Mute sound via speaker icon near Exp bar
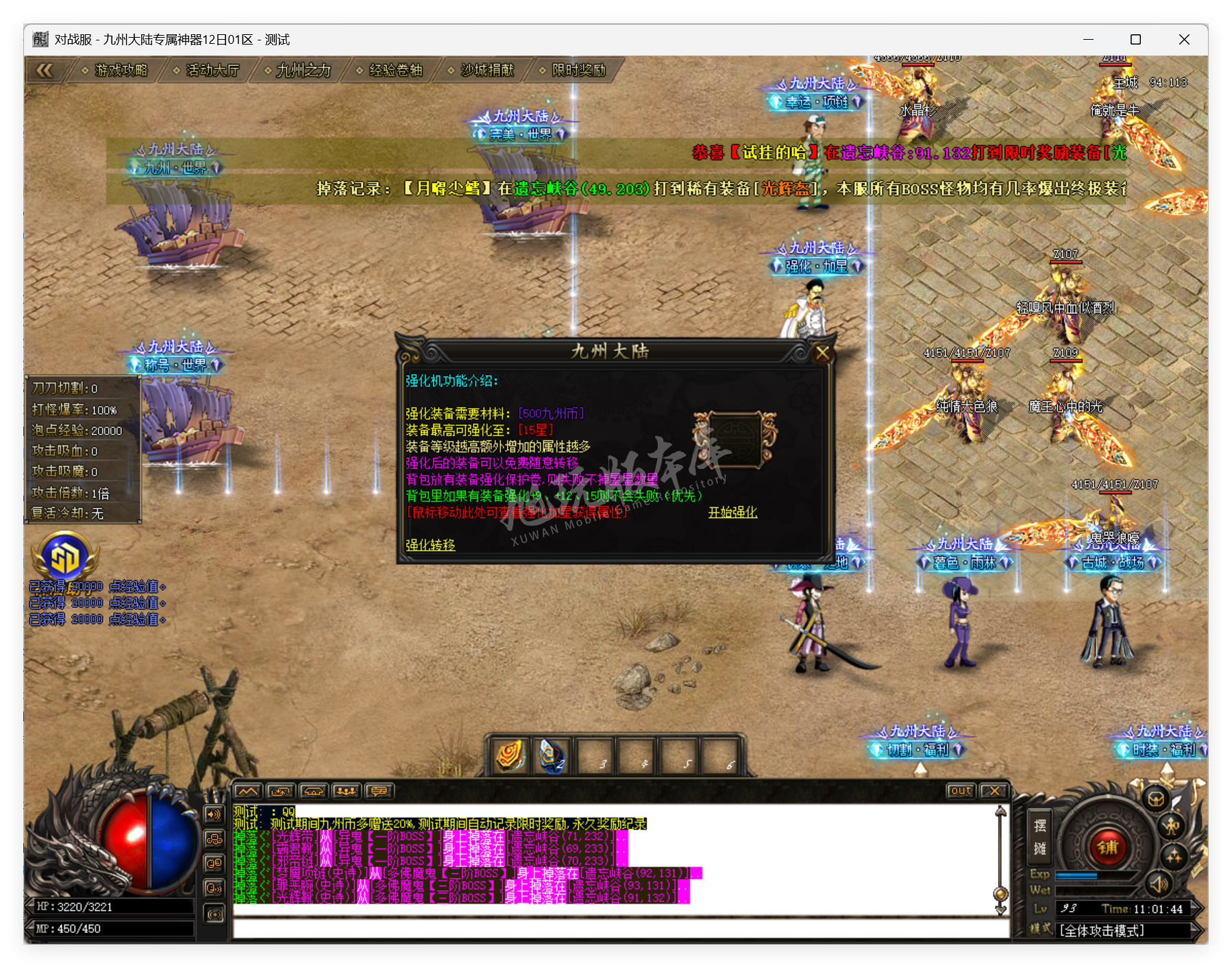The image size is (1232, 968). coord(1159,885)
